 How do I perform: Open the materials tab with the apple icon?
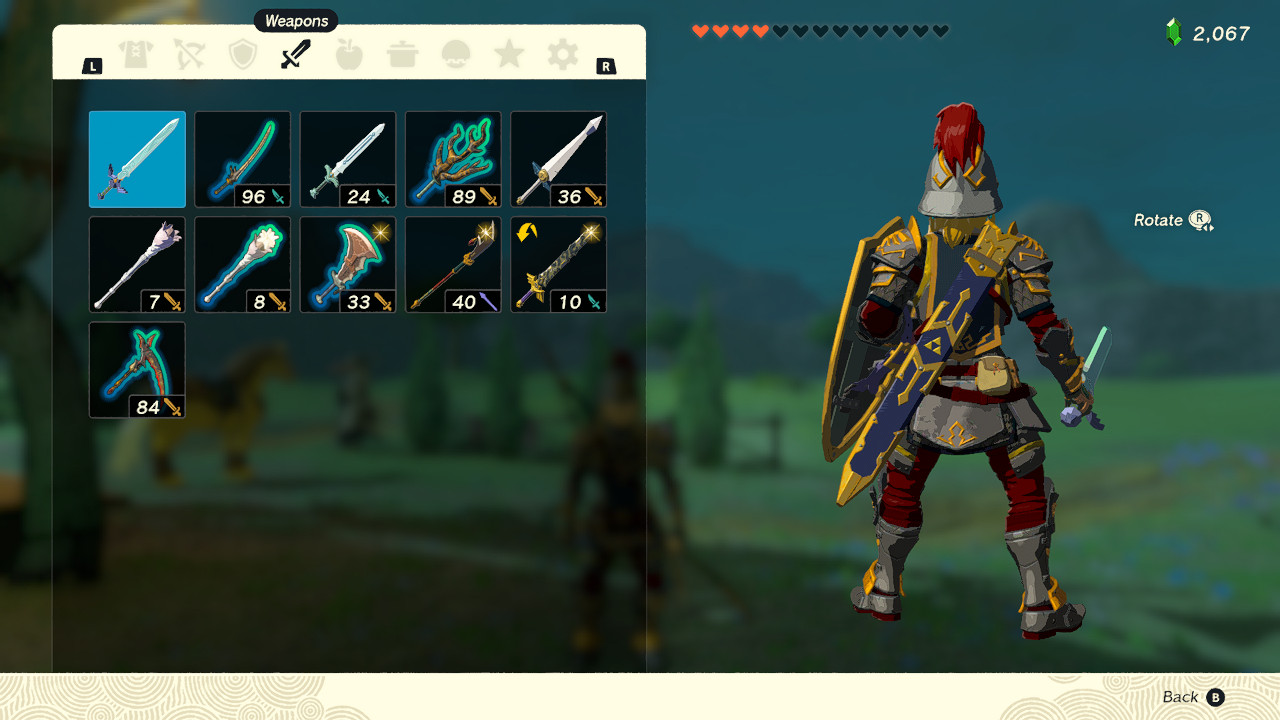point(349,55)
